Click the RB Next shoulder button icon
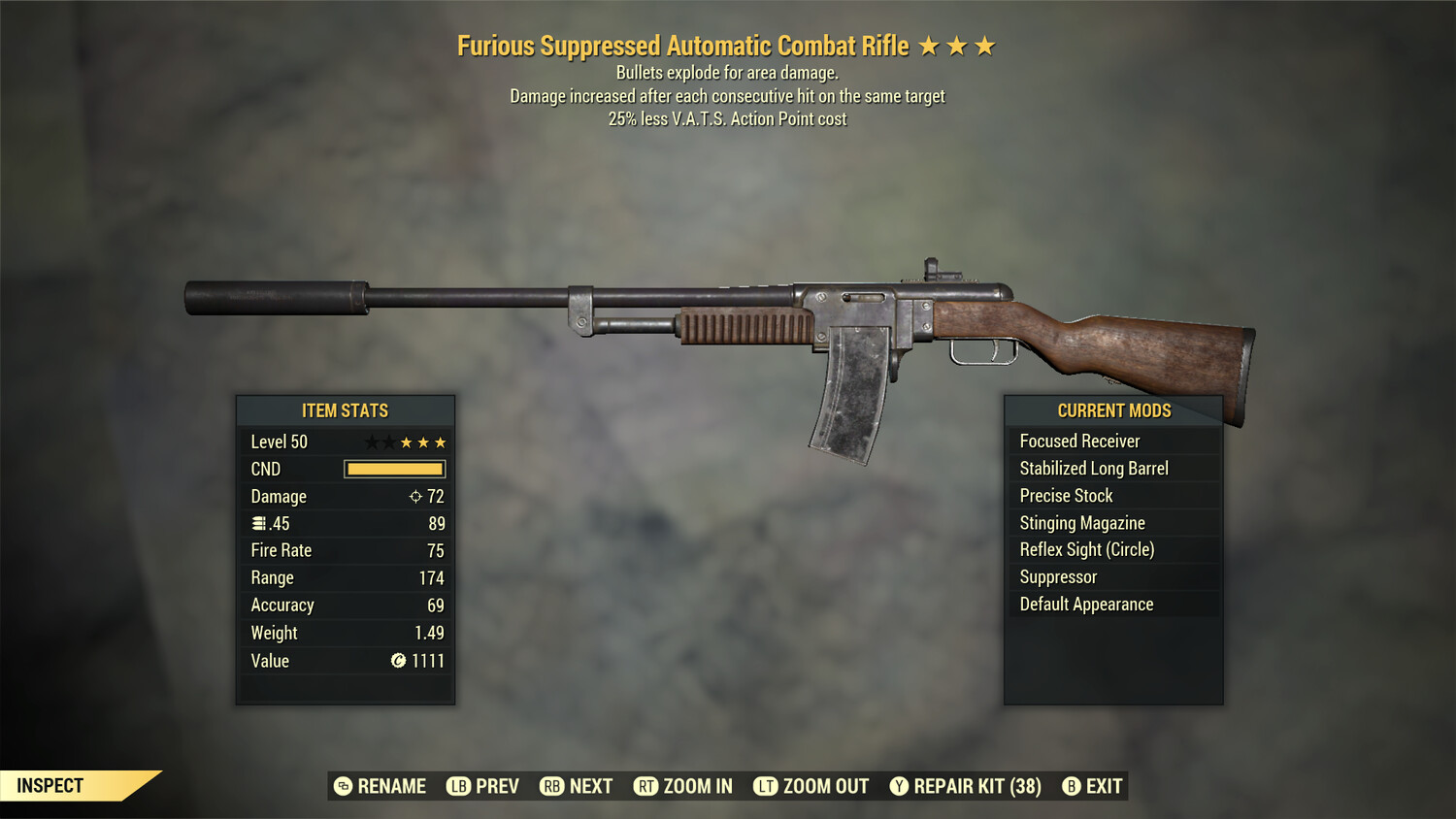Screen dimensions: 1456x819 pyautogui.click(x=550, y=786)
